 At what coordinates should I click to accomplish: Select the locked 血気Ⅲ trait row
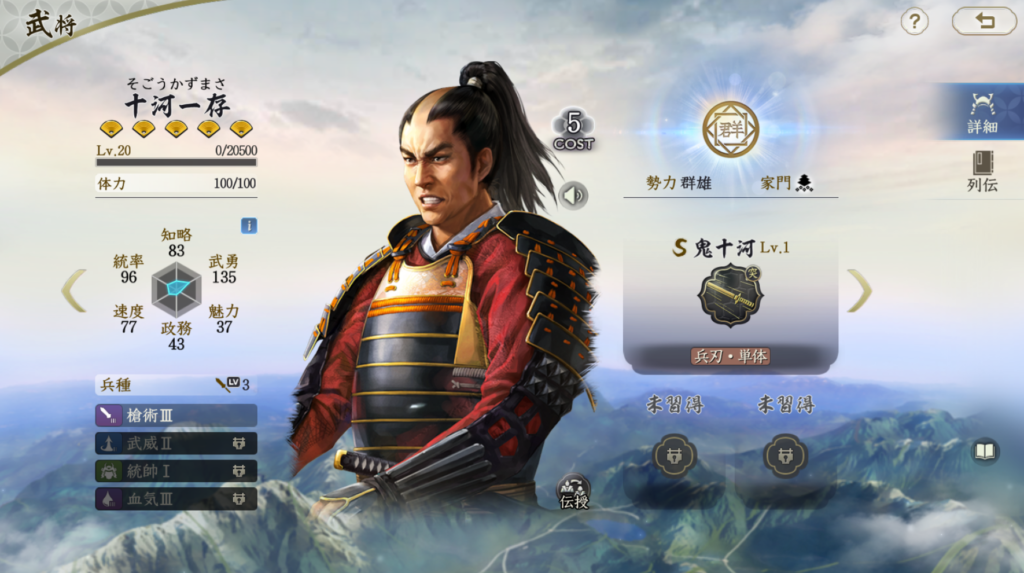(176, 498)
